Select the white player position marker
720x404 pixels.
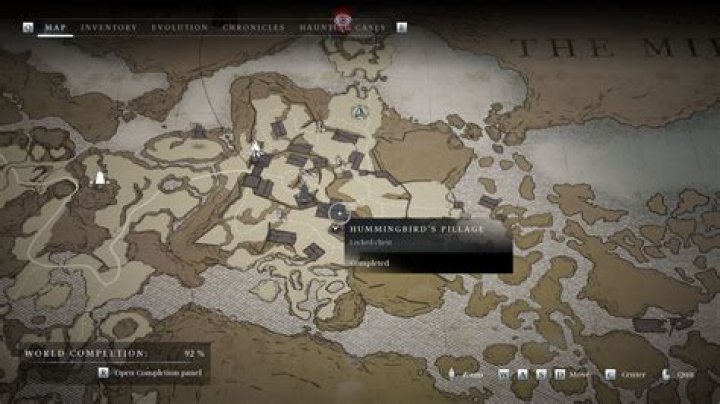(x=255, y=150)
